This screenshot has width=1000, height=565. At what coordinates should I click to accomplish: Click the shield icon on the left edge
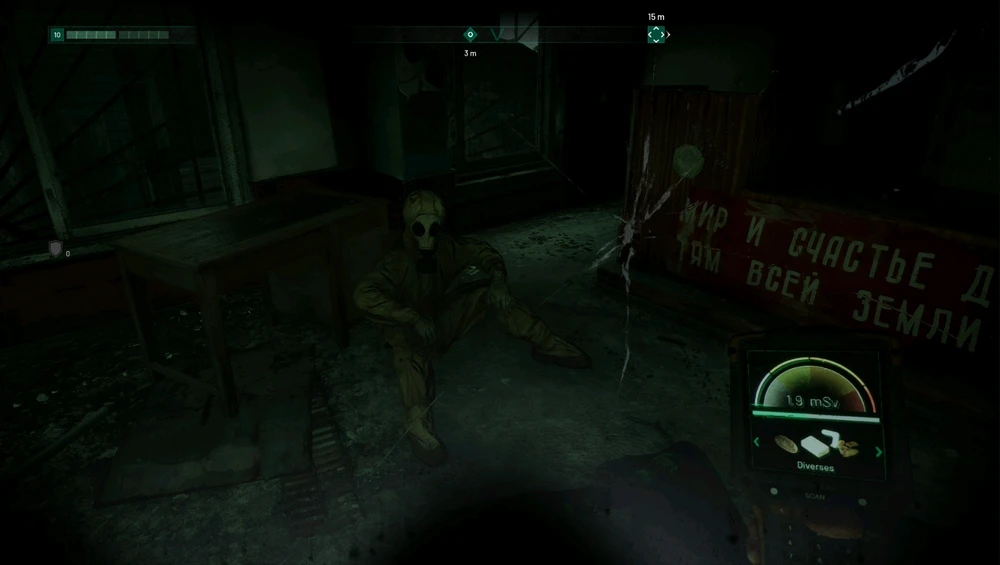coord(55,247)
